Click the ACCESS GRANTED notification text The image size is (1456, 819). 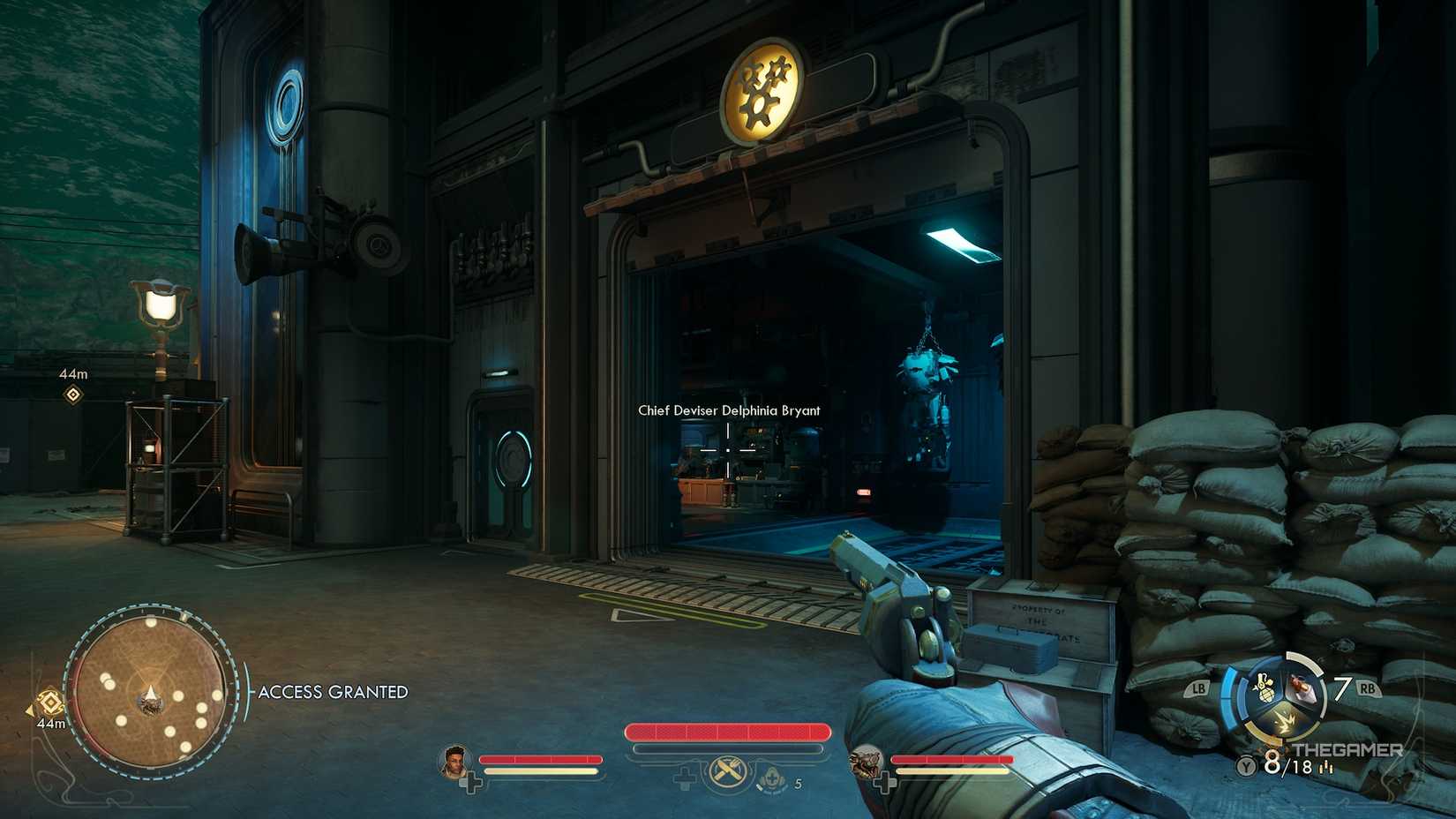pos(334,692)
